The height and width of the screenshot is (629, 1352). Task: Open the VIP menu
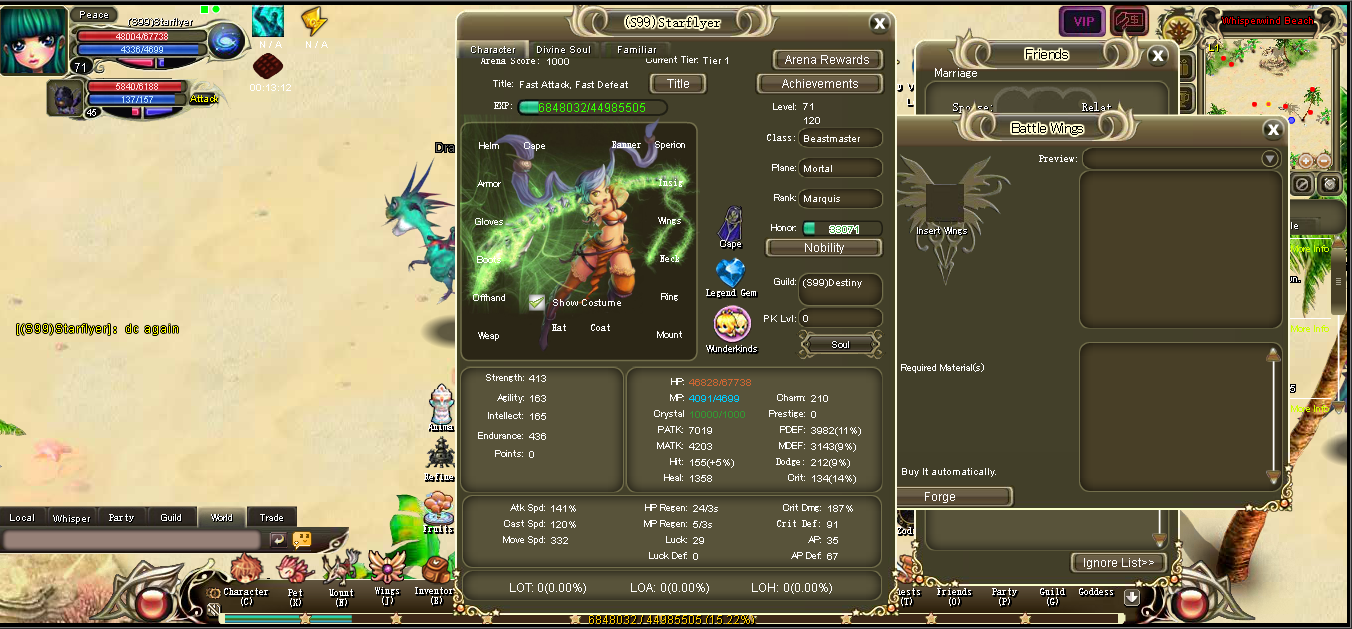1082,21
